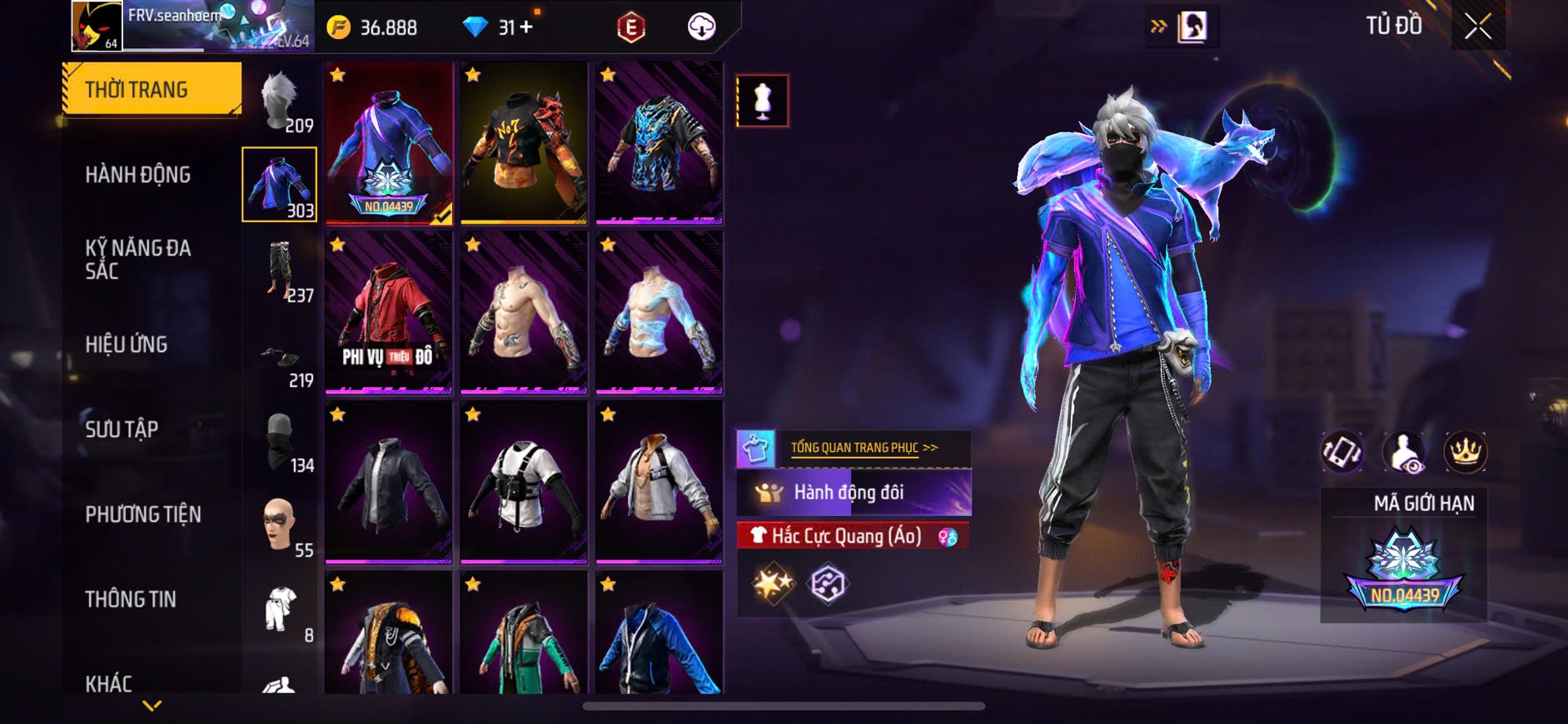The image size is (1568, 724).
Task: Choose the hair category with 209 items
Action: tap(280, 102)
